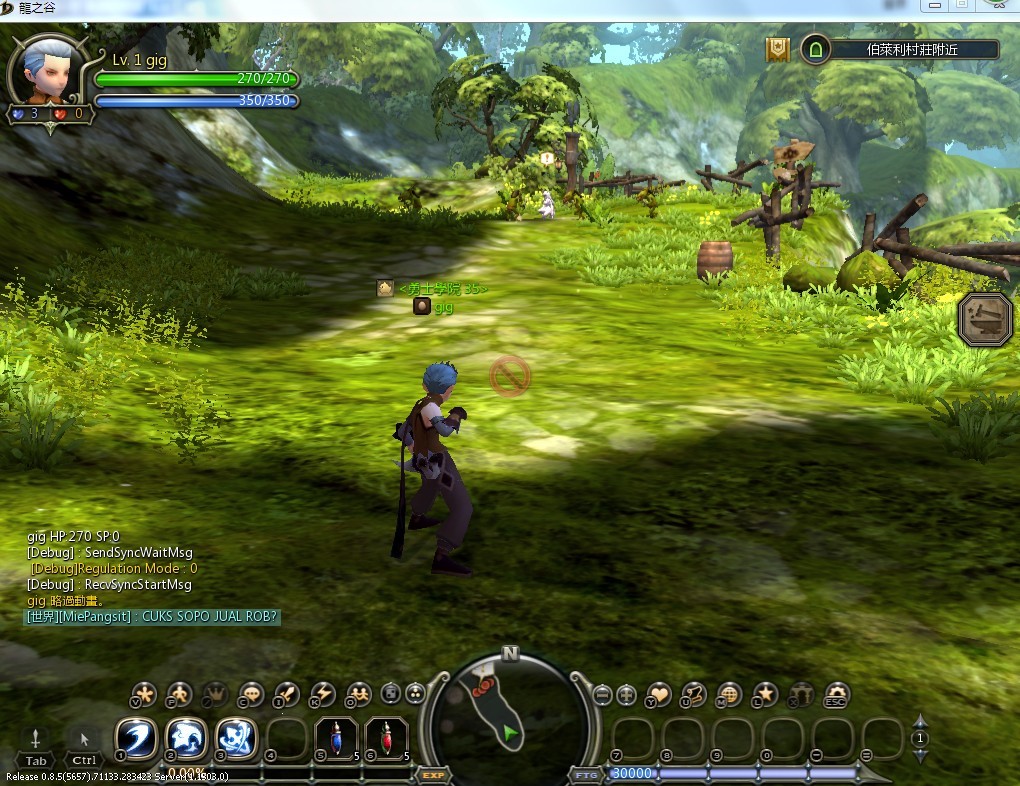Open the two-people community icon

click(358, 694)
